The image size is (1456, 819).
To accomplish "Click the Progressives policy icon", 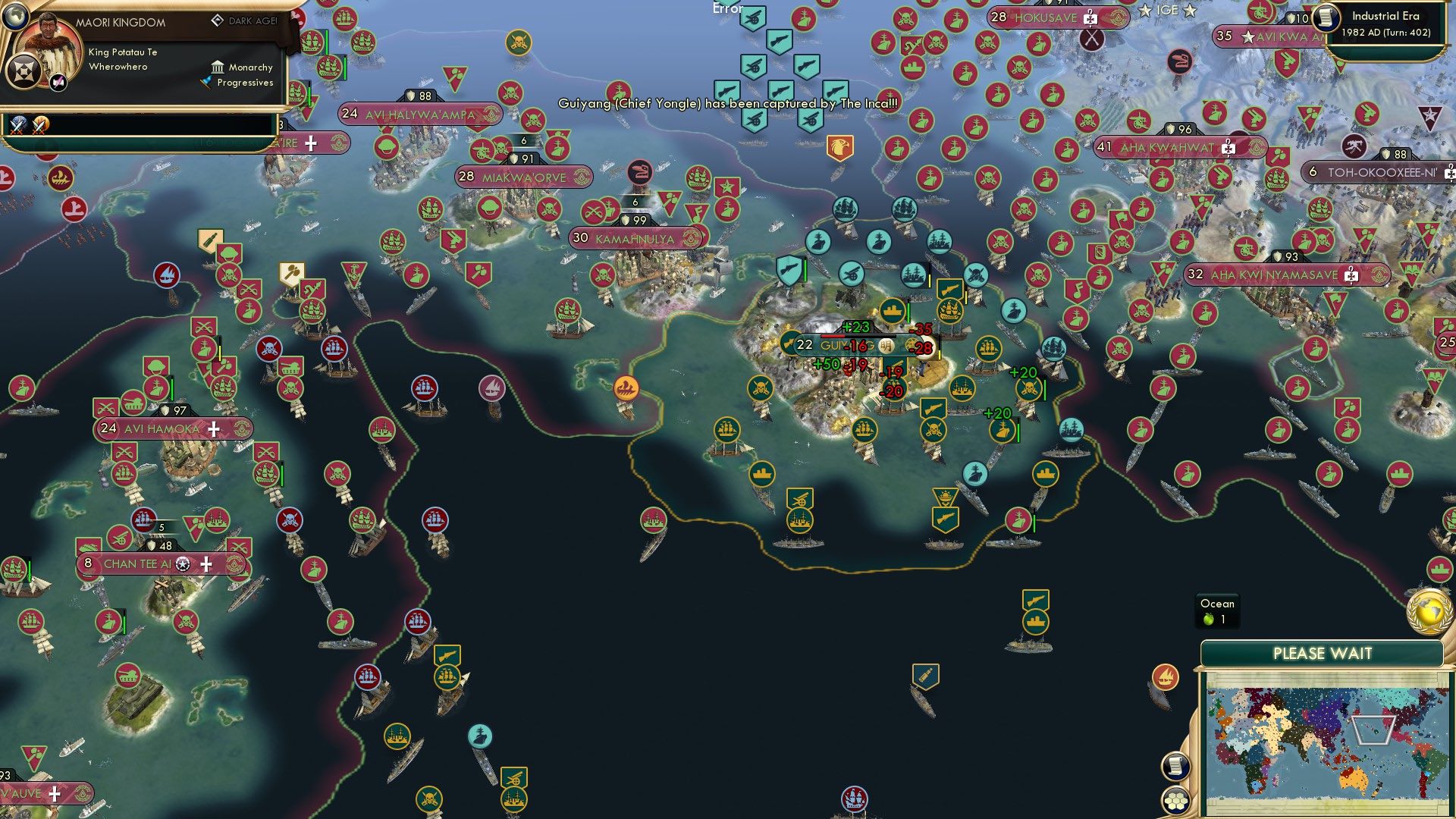I will tap(206, 83).
